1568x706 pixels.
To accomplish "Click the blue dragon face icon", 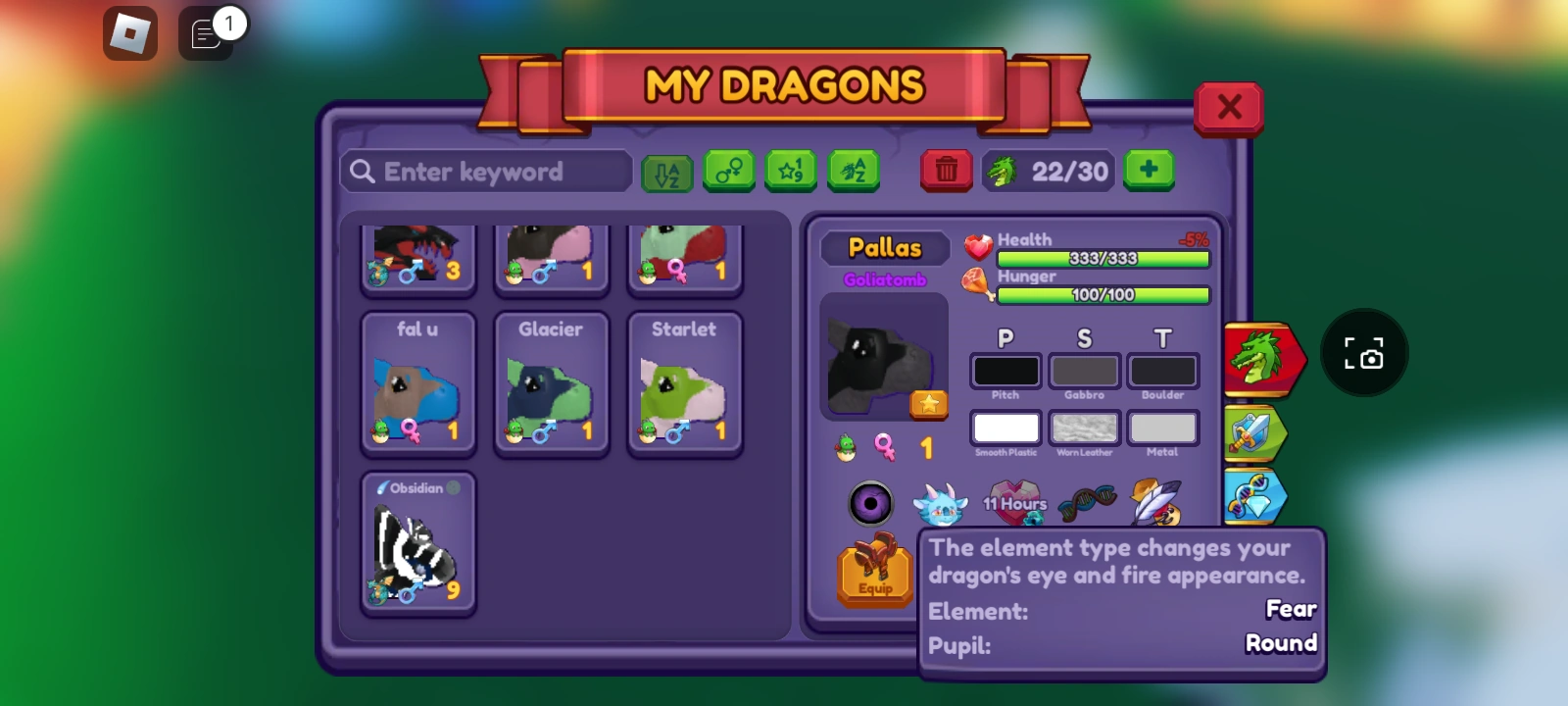I will [x=938, y=503].
